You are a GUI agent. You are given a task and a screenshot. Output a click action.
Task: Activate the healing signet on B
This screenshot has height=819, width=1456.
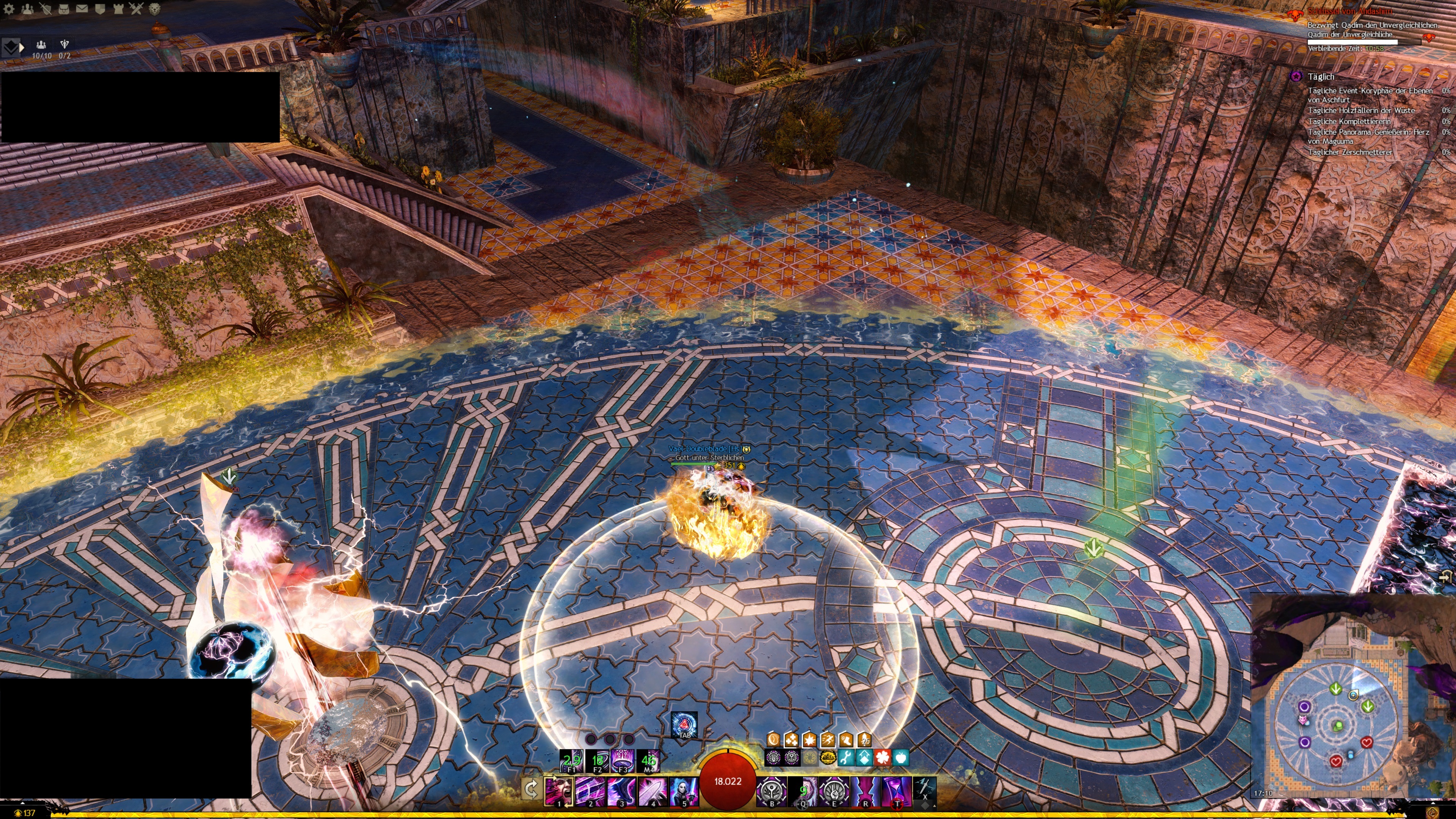point(772,789)
